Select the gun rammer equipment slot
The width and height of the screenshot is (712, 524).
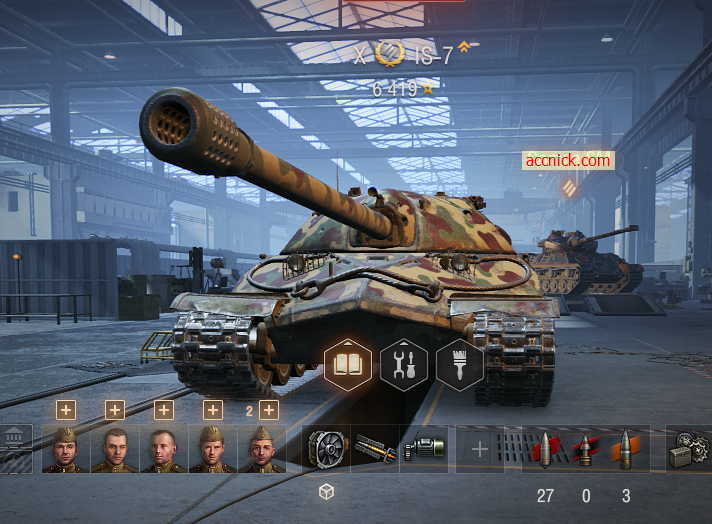(x=375, y=449)
